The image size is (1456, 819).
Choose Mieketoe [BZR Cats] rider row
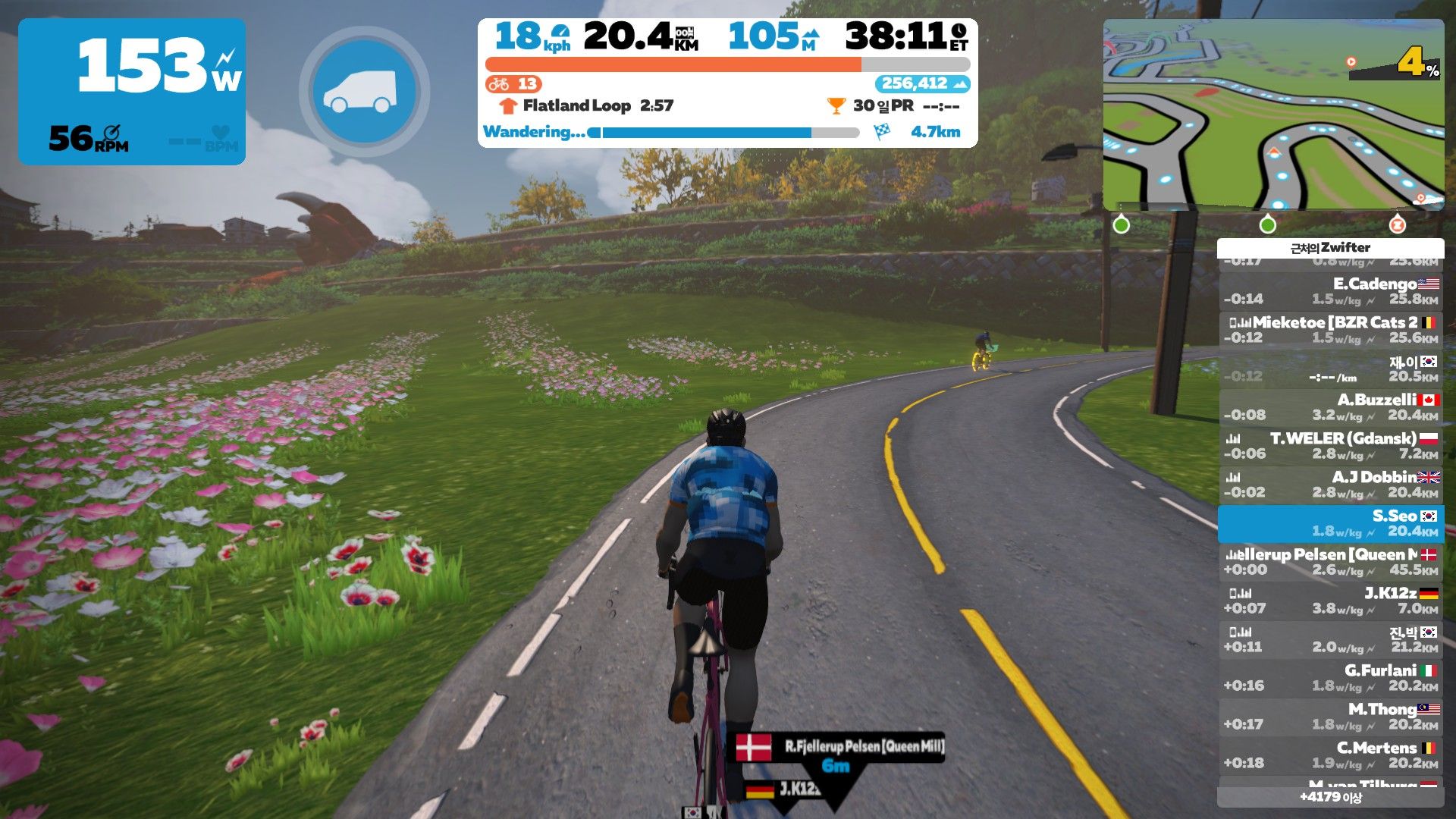pos(1331,330)
